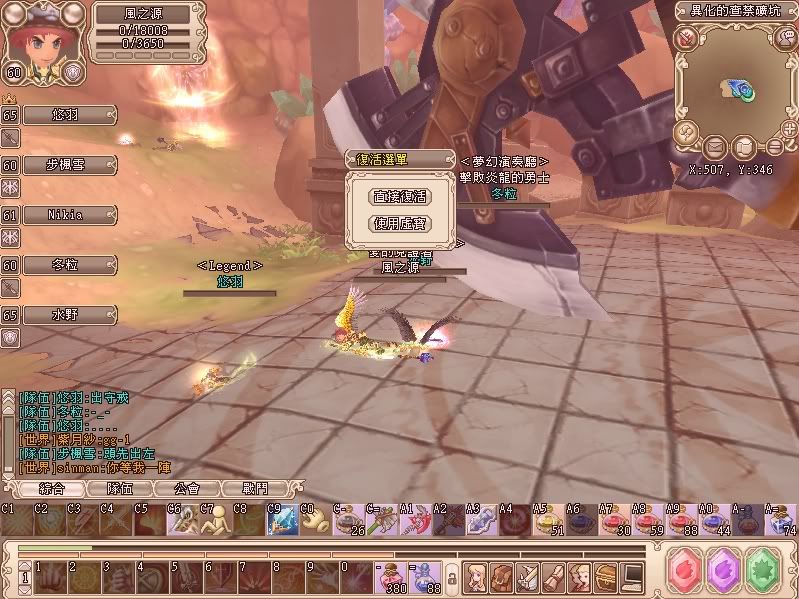This screenshot has height=599, width=799.
Task: Select party member Nikia
Action: (67, 215)
